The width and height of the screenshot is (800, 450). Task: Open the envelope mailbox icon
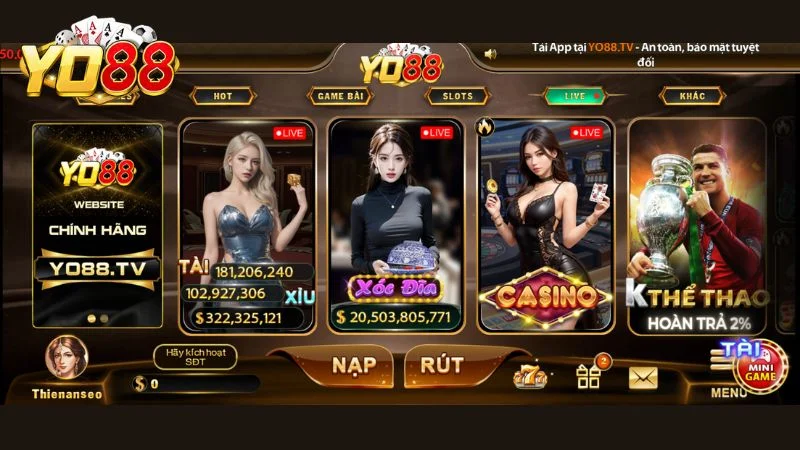pyautogui.click(x=643, y=377)
